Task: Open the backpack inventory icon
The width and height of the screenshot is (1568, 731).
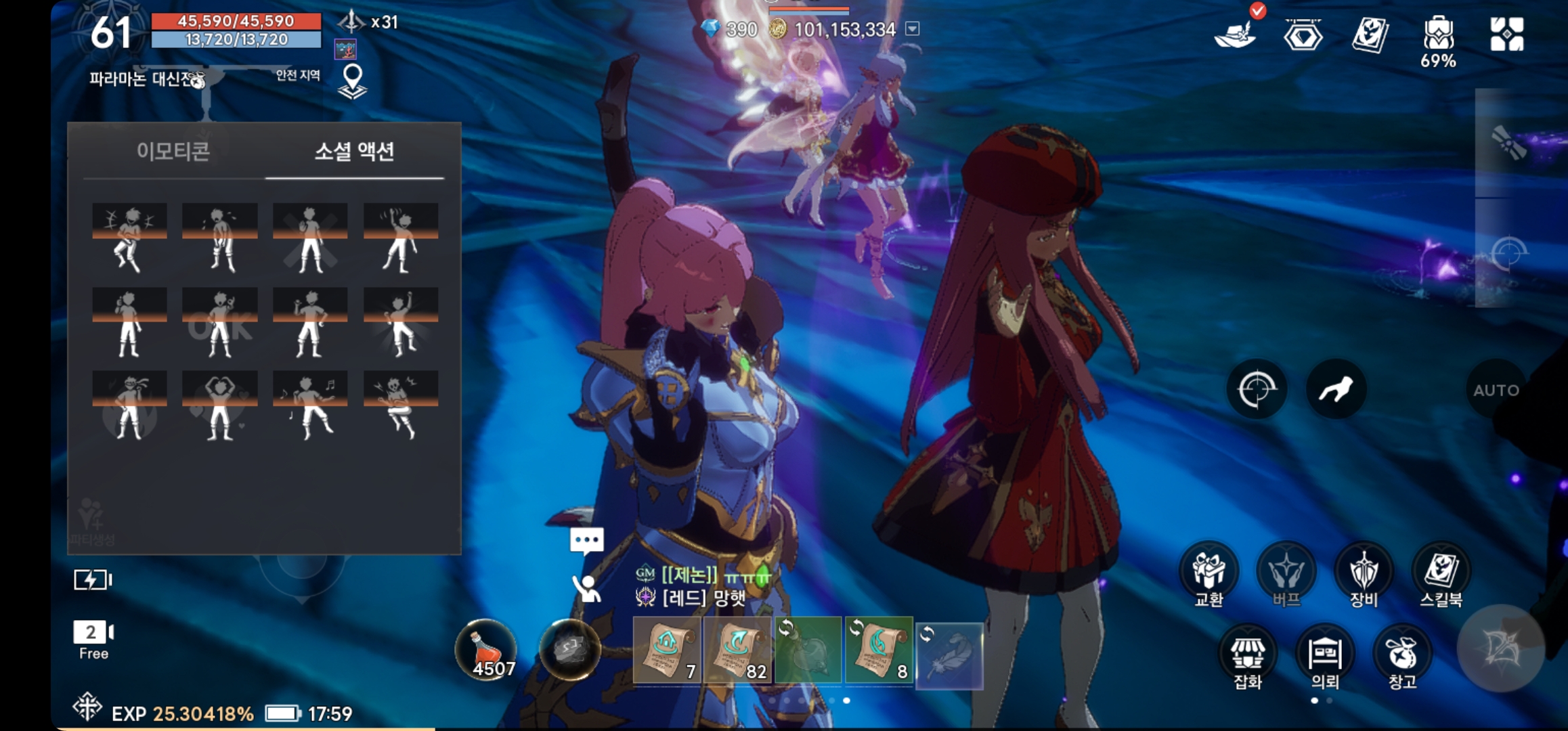Action: tap(1438, 35)
